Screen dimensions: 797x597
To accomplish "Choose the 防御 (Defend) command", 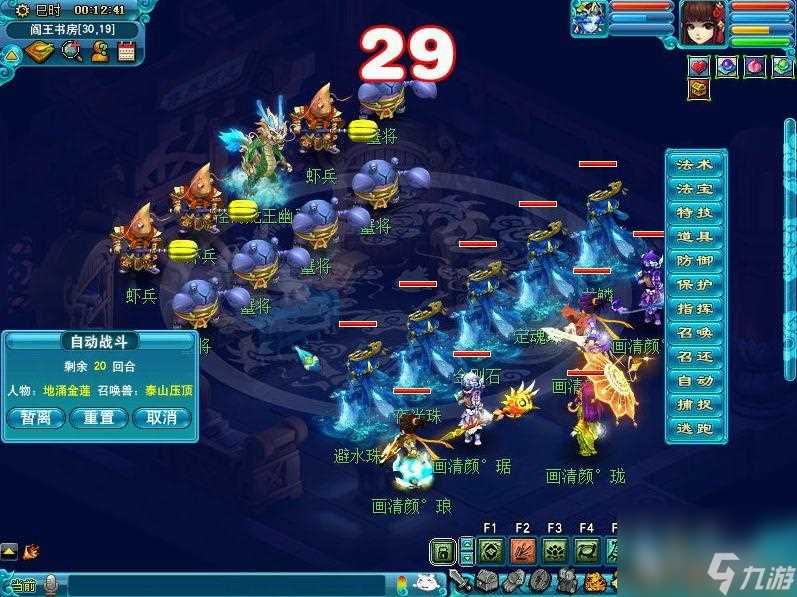I will point(695,261).
